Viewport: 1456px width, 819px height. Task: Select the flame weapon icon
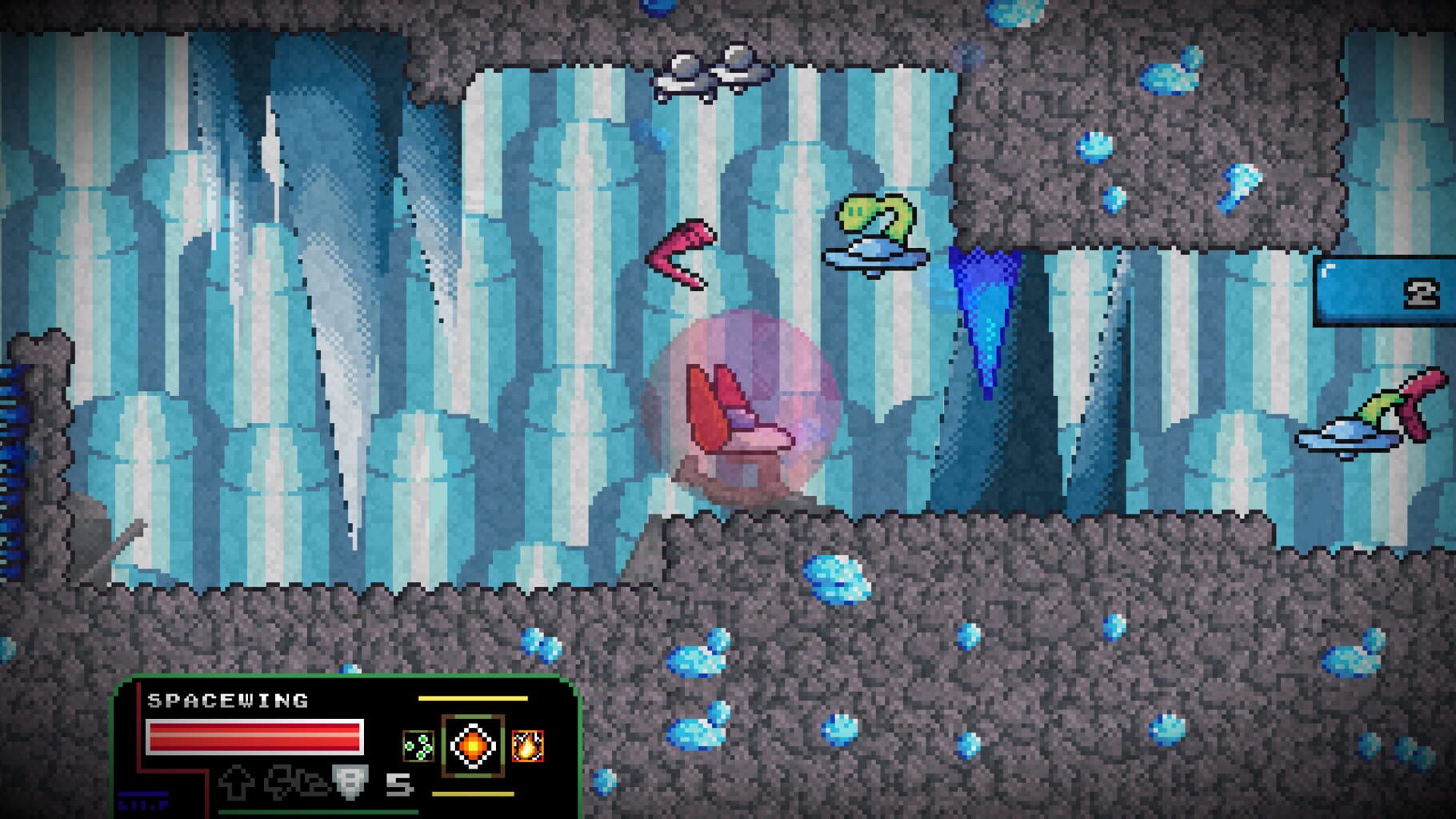click(529, 744)
